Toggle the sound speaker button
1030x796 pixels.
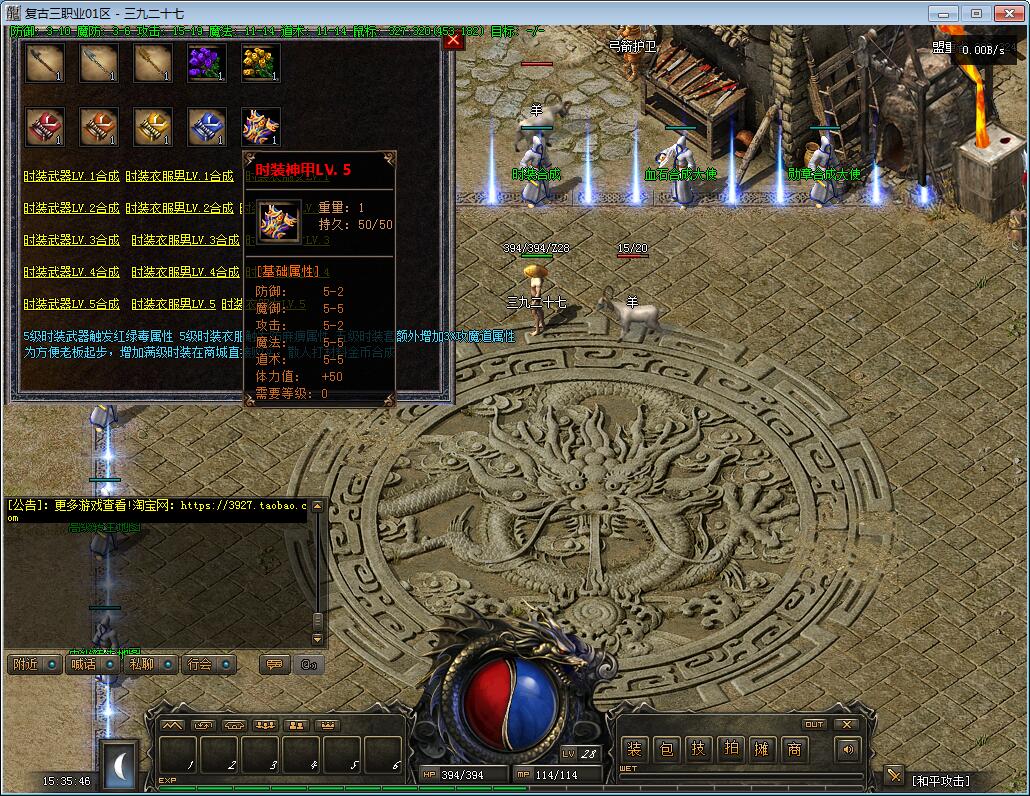849,749
